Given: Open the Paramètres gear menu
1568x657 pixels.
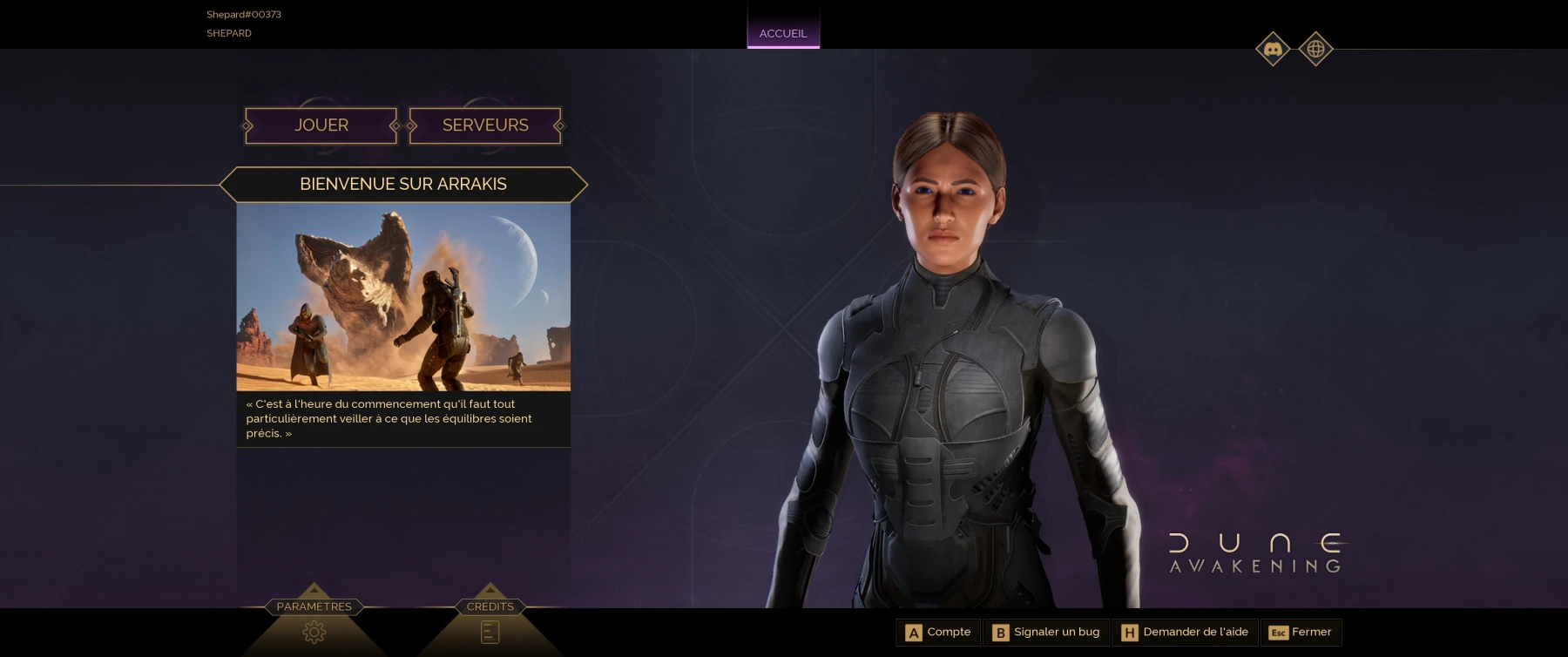Looking at the screenshot, I should (x=314, y=631).
